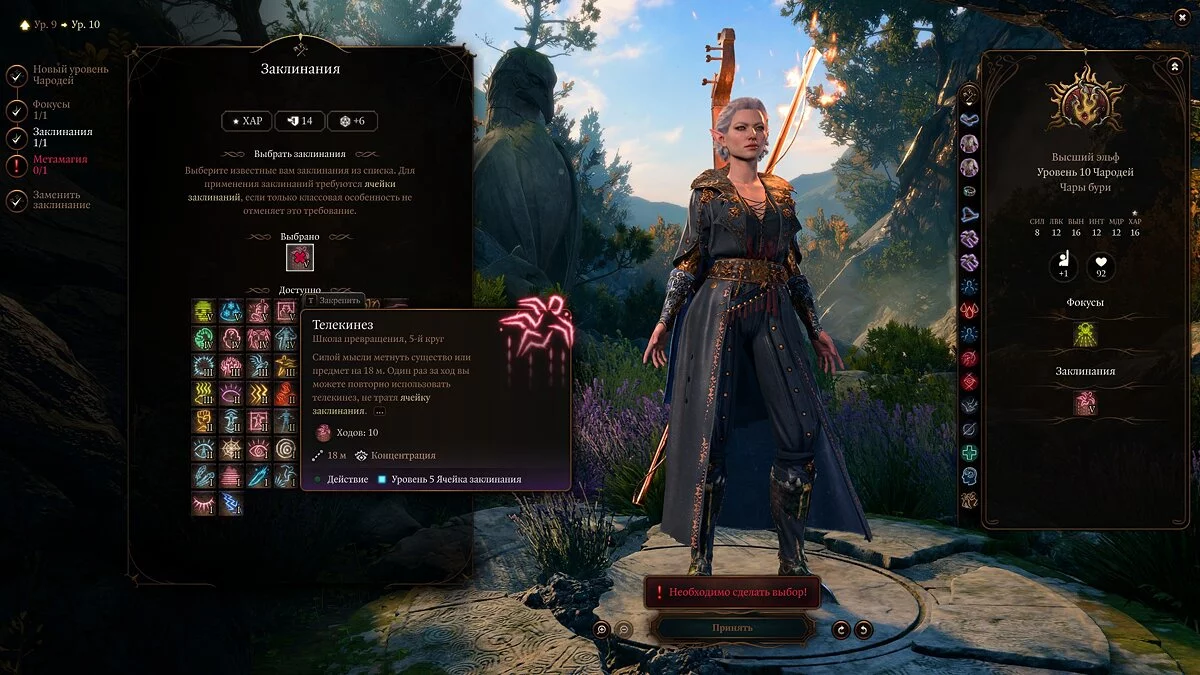
Task: Rotate character preview counterclockwise
Action: (x=842, y=629)
